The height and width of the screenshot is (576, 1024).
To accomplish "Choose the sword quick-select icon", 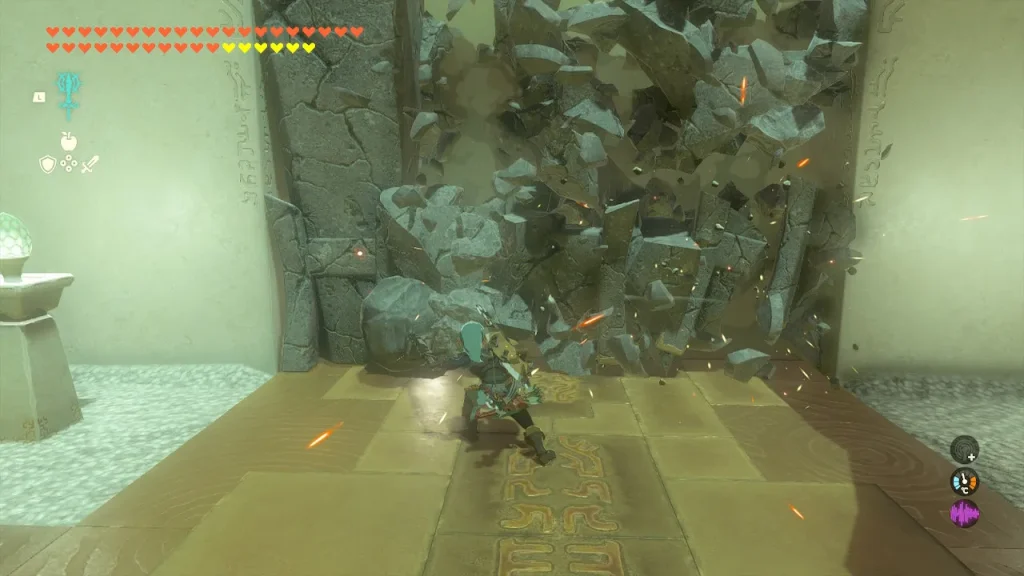I will pos(90,164).
